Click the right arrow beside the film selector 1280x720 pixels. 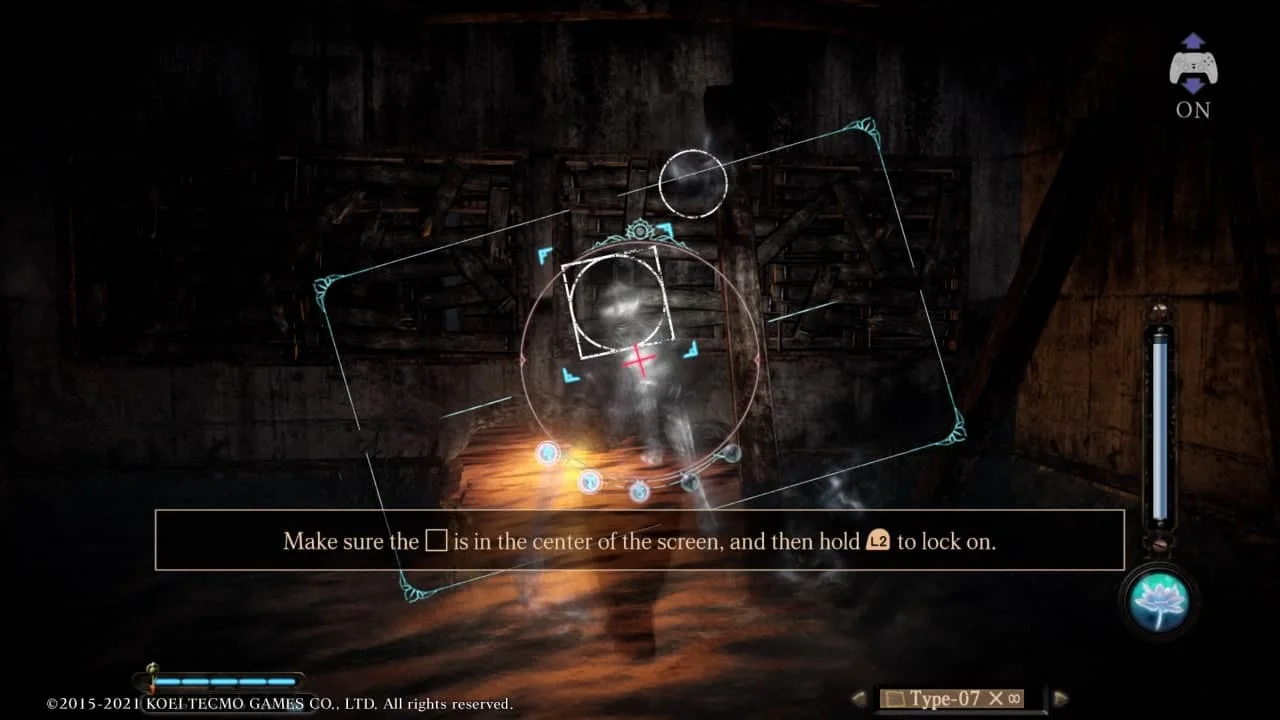pyautogui.click(x=1062, y=697)
